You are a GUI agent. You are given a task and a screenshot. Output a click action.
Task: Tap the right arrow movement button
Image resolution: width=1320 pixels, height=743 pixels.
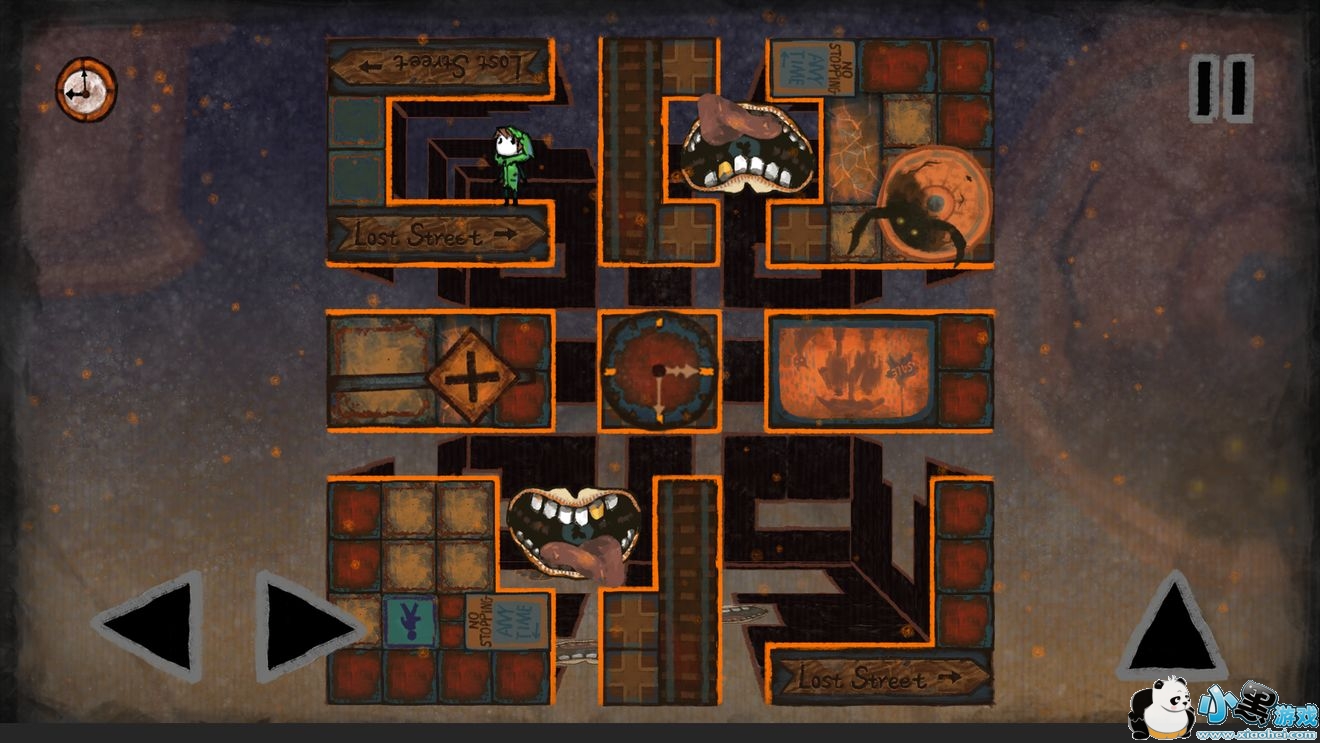click(307, 627)
